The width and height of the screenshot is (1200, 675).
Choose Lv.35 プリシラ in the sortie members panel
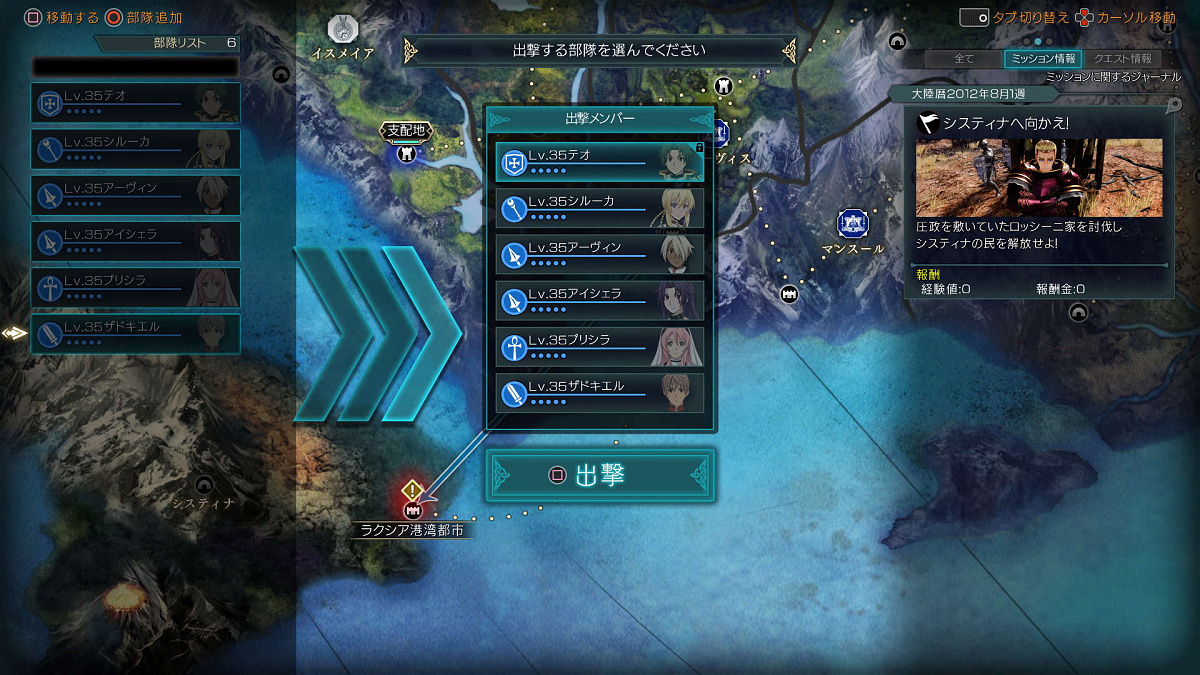(x=599, y=346)
